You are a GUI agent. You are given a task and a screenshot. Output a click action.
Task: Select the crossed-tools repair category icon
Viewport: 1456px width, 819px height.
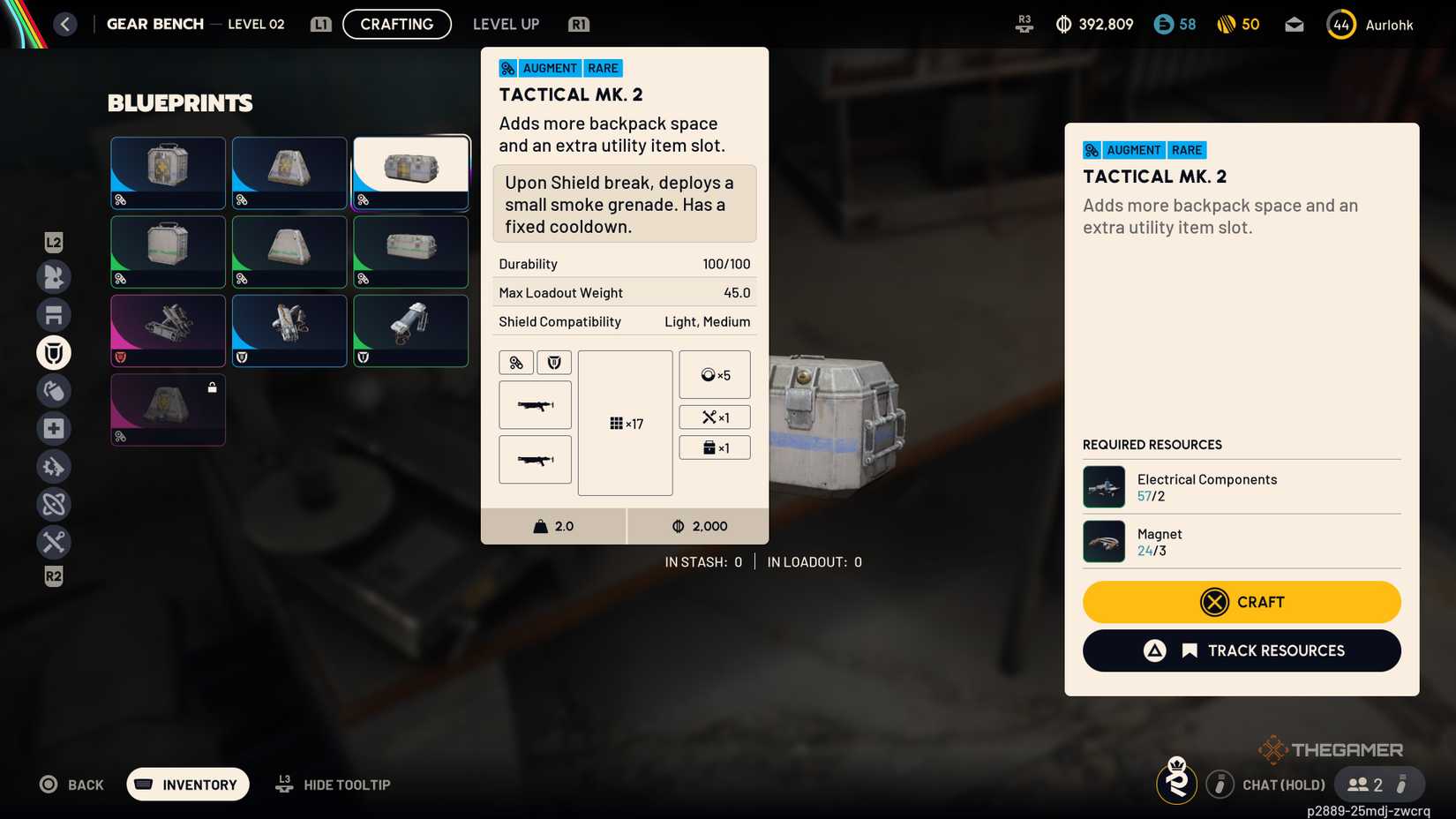[x=54, y=542]
